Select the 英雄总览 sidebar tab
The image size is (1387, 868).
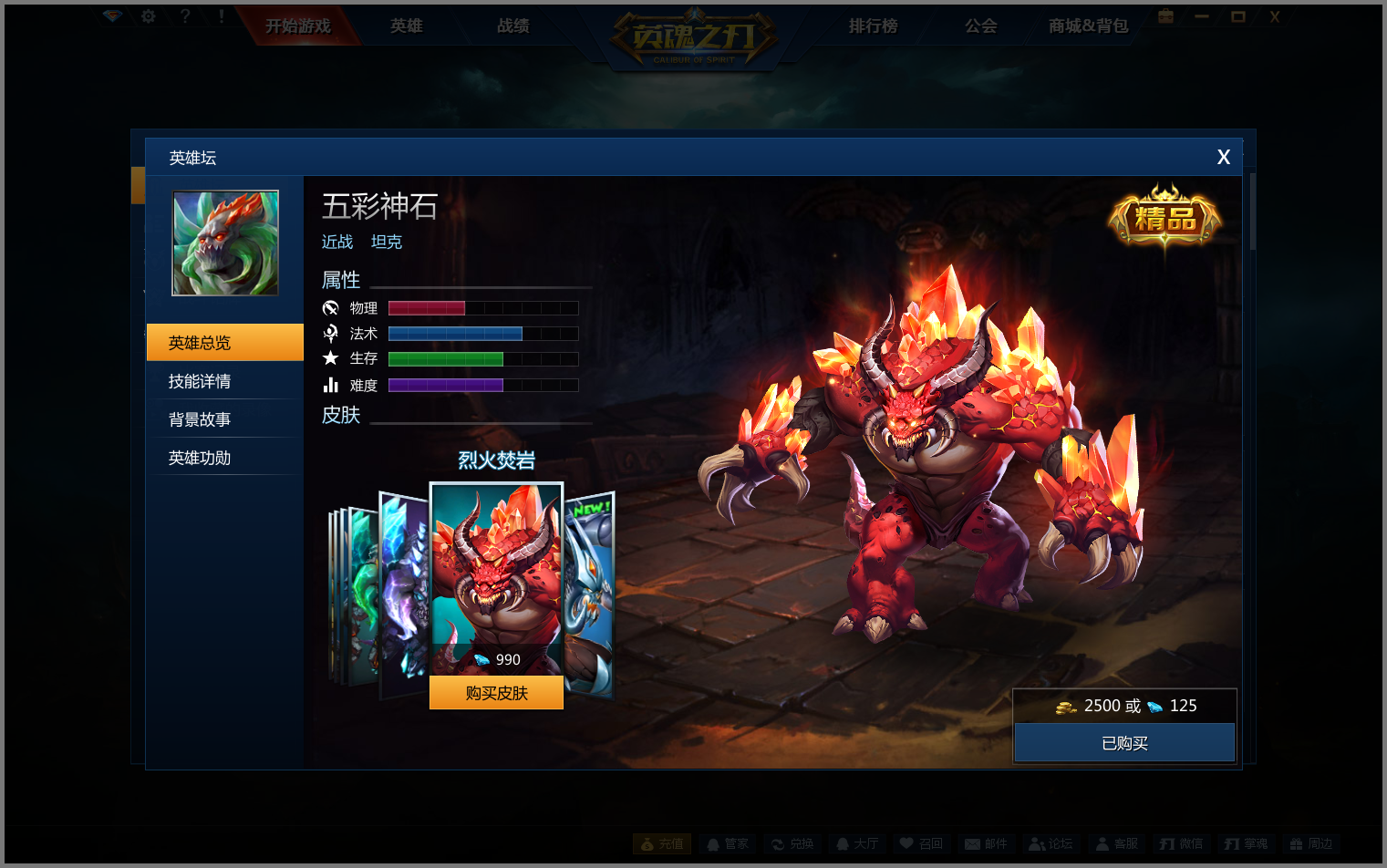[224, 343]
